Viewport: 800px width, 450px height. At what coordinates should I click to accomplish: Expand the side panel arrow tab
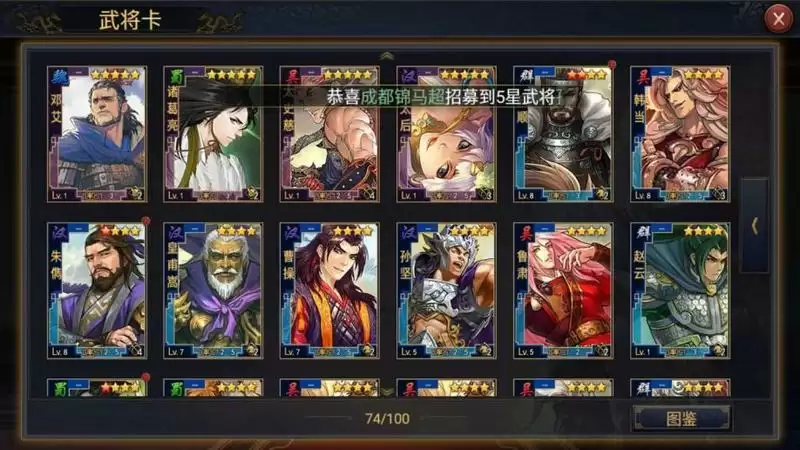(754, 226)
